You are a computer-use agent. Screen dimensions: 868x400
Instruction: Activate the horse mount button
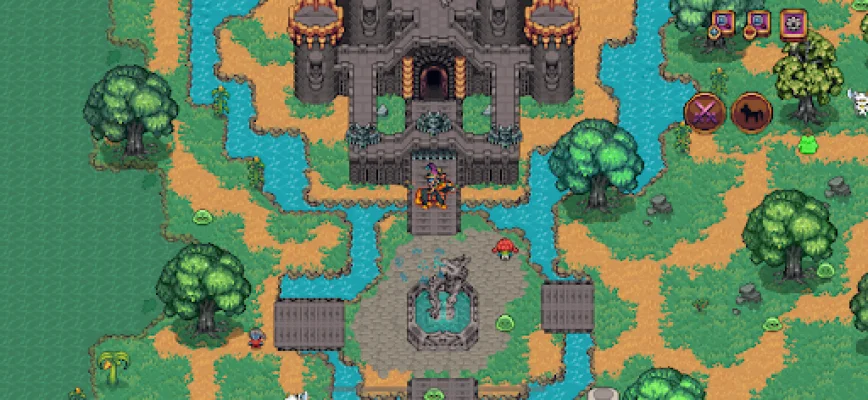coord(750,112)
